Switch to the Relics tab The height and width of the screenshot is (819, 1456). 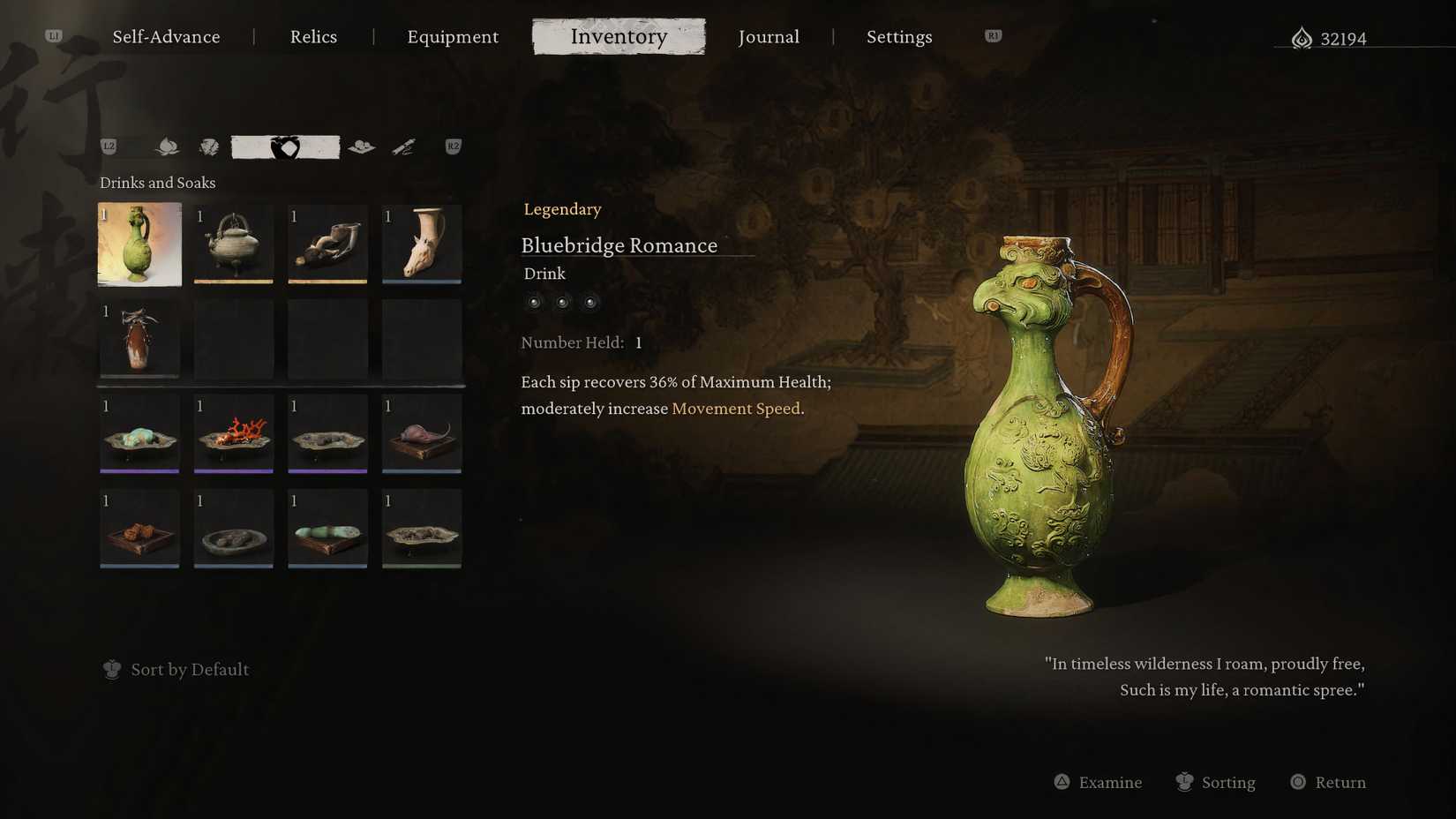coord(313,37)
